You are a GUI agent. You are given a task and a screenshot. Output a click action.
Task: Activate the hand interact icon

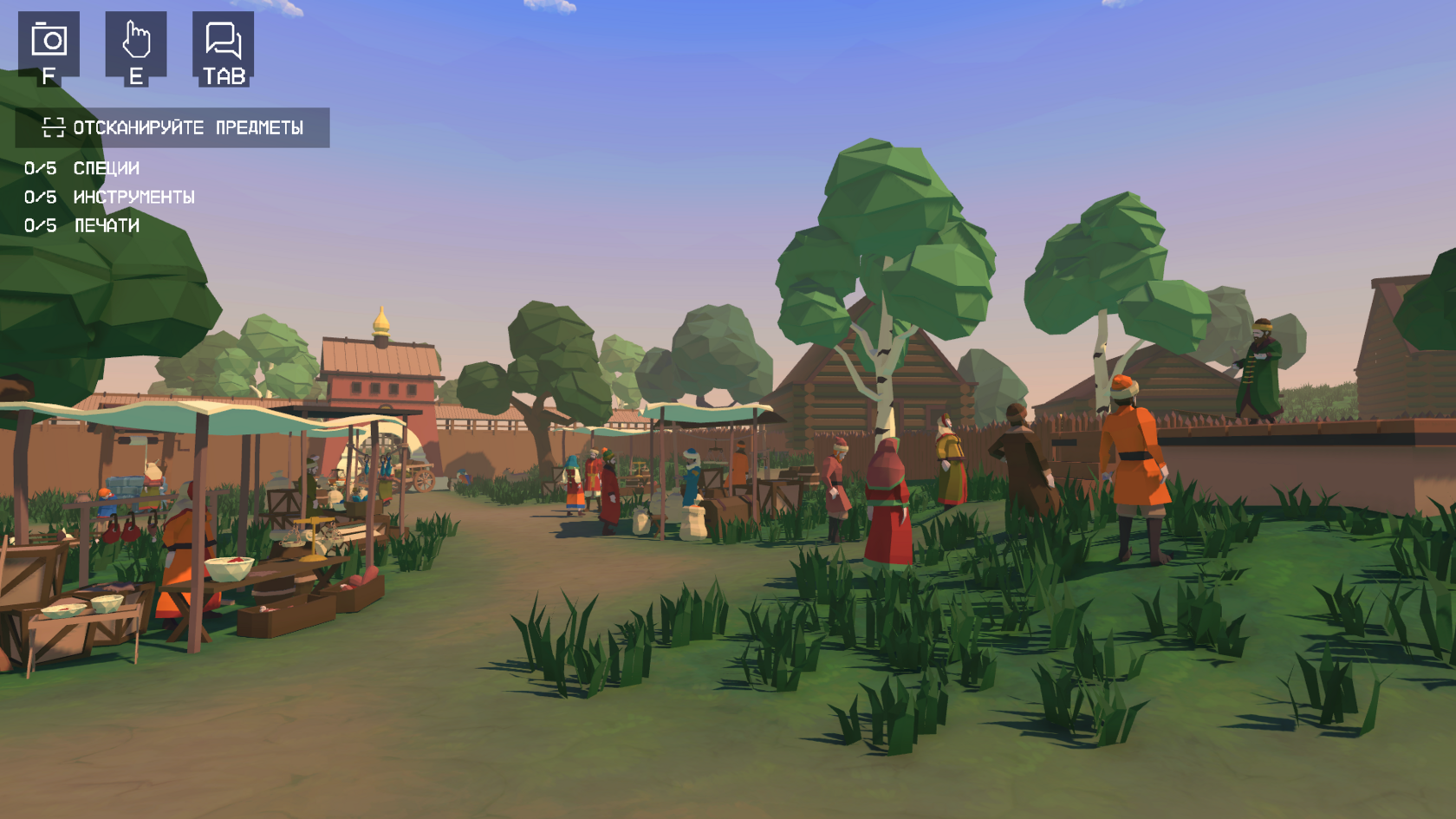tap(136, 42)
